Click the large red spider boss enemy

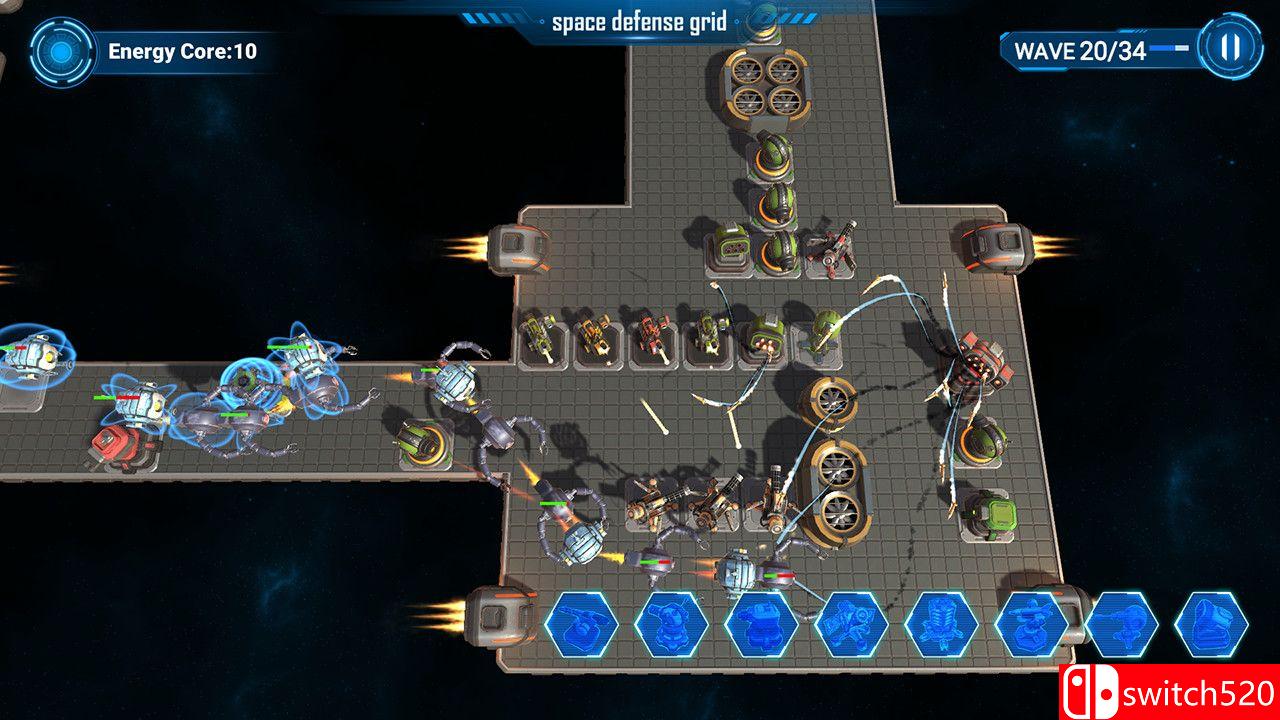click(x=975, y=370)
